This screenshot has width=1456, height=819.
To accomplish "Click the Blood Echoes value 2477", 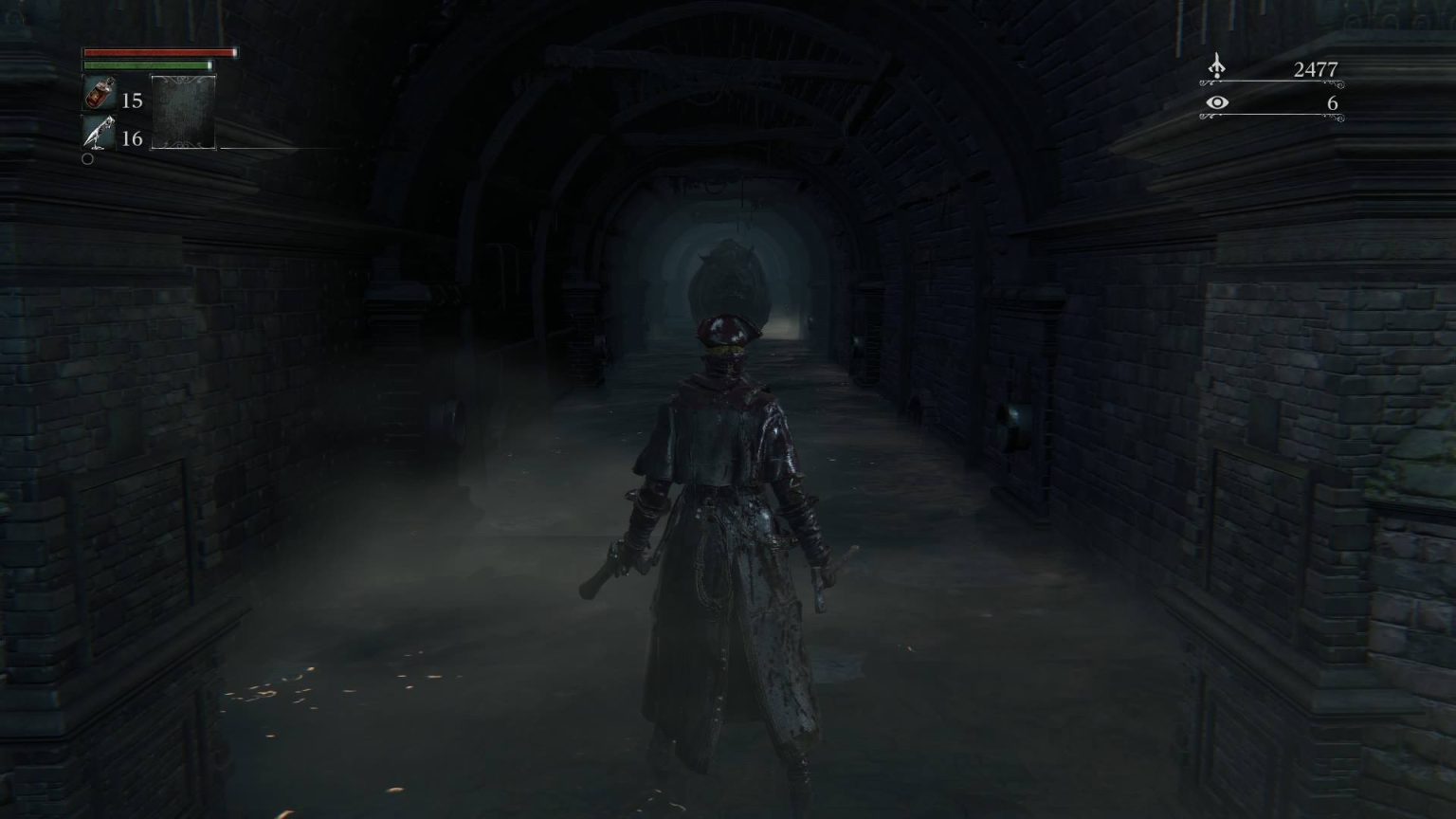I will [1318, 67].
